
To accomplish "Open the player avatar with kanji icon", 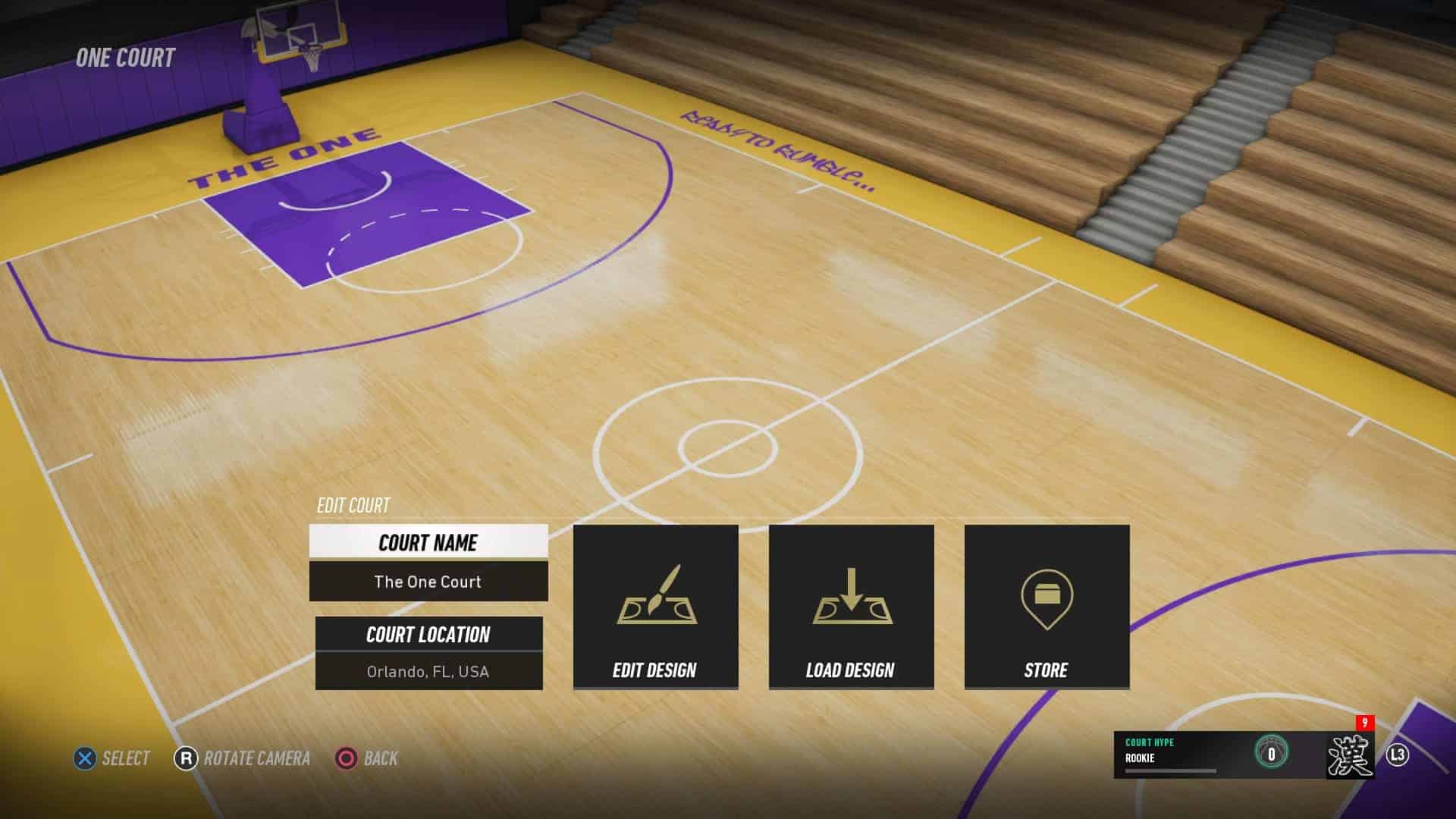I will click(x=1350, y=755).
